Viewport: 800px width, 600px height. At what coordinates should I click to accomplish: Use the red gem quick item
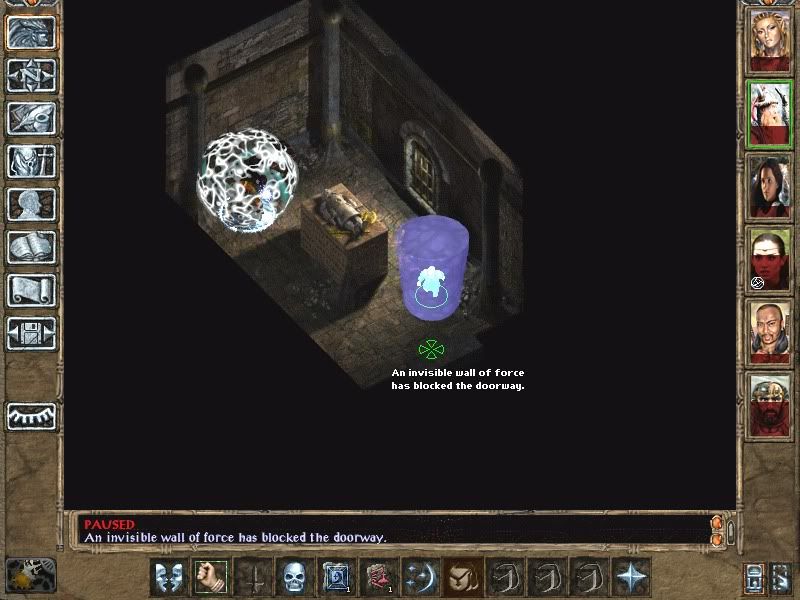click(377, 577)
